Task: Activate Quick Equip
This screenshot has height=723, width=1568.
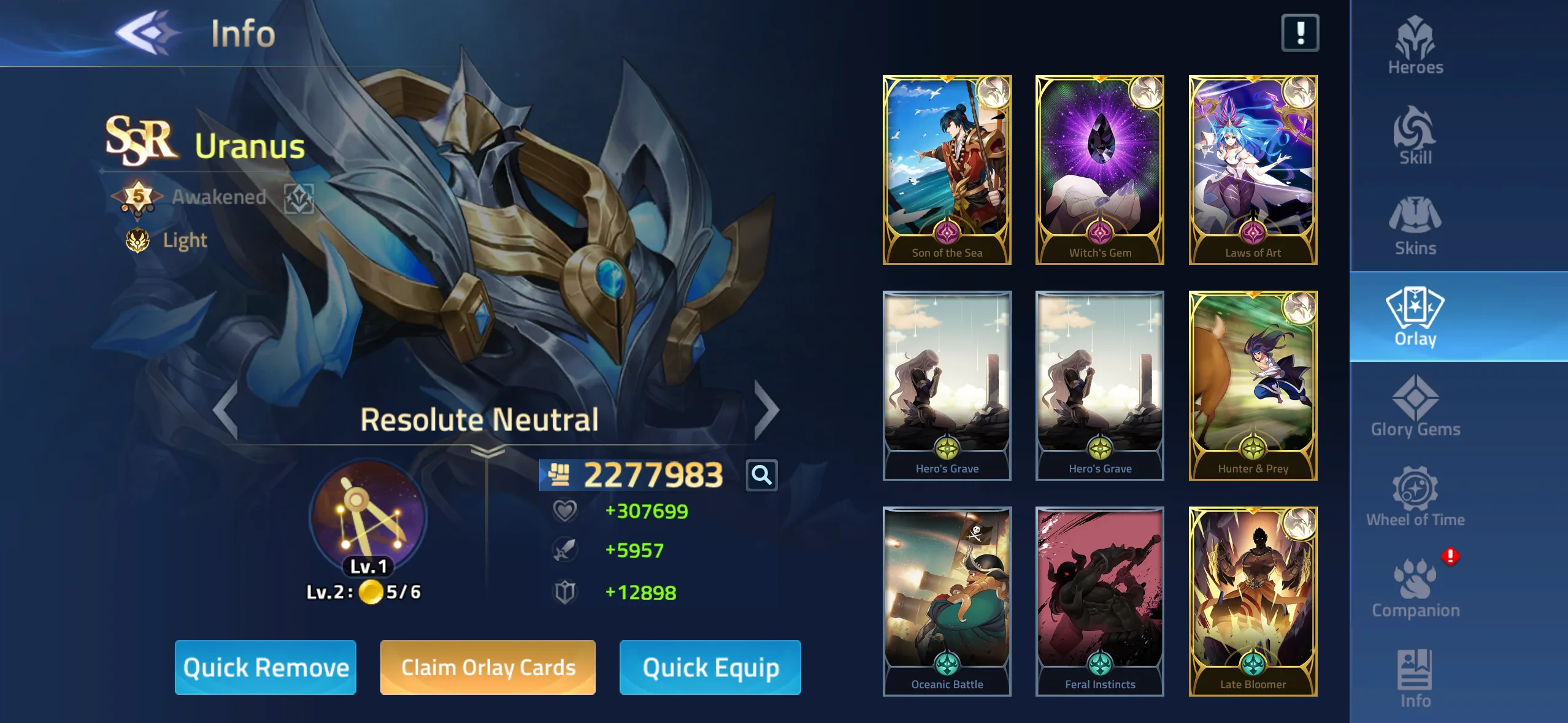Action: click(710, 667)
